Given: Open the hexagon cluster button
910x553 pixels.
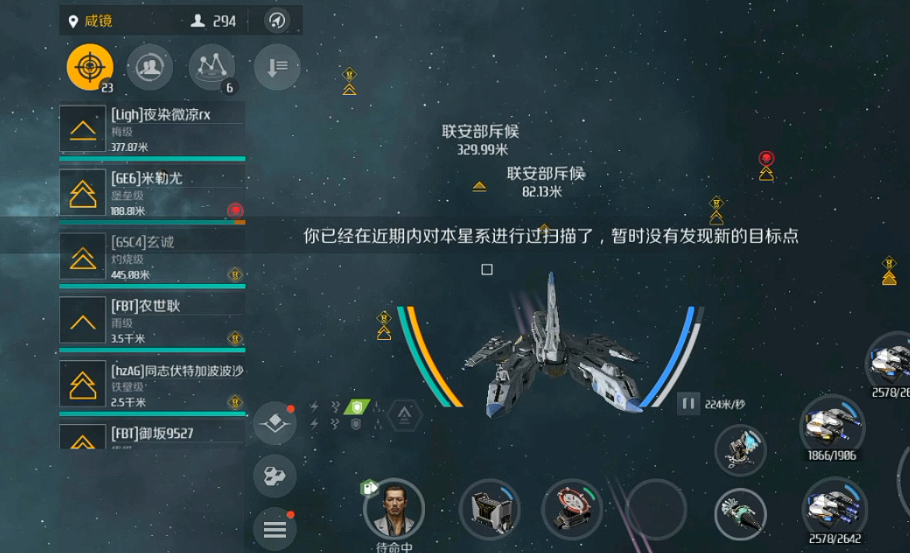Looking at the screenshot, I should pyautogui.click(x=275, y=476).
